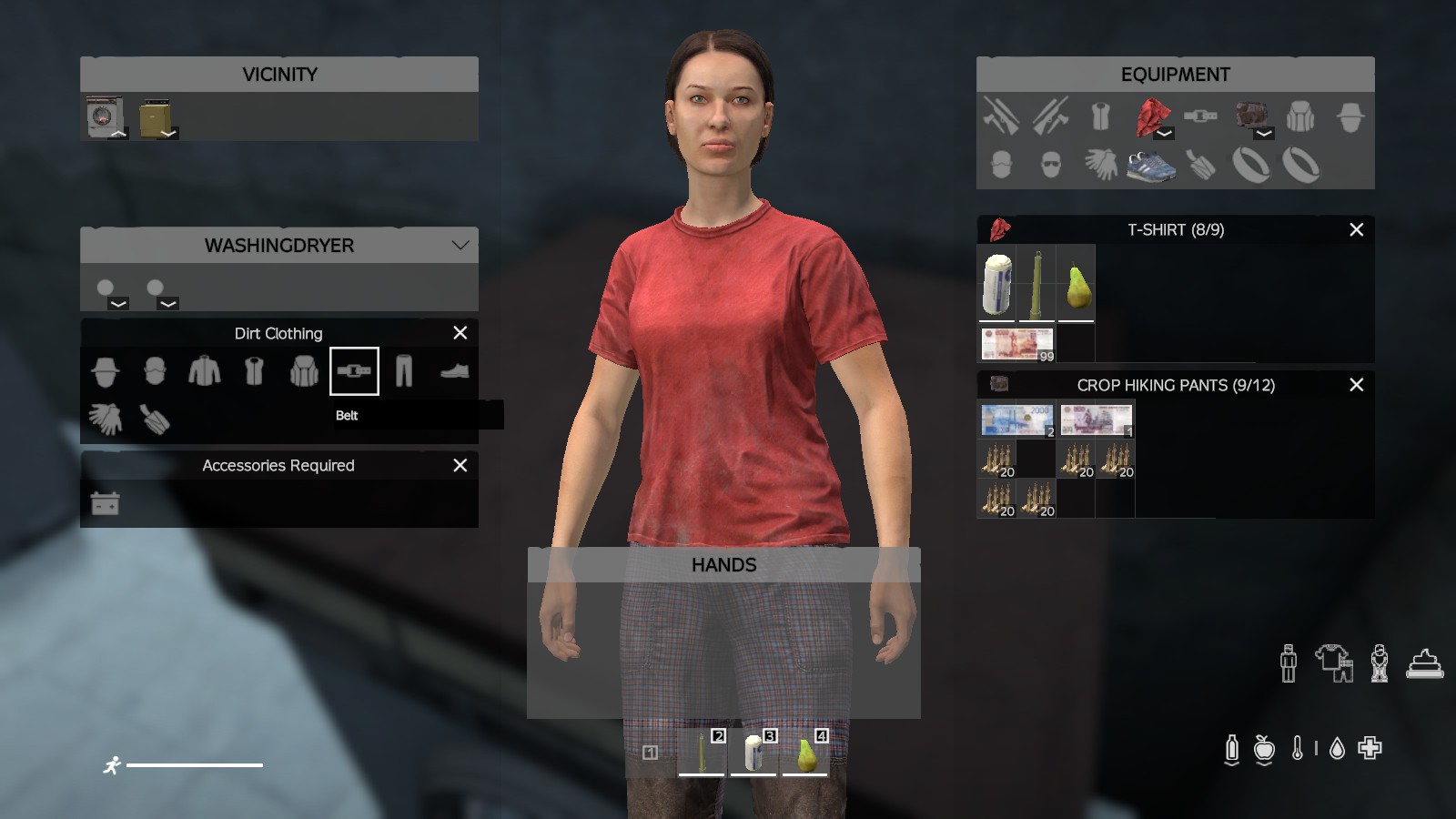The height and width of the screenshot is (819, 1456).
Task: Select the red T-shirt equipment slot
Action: click(1152, 116)
